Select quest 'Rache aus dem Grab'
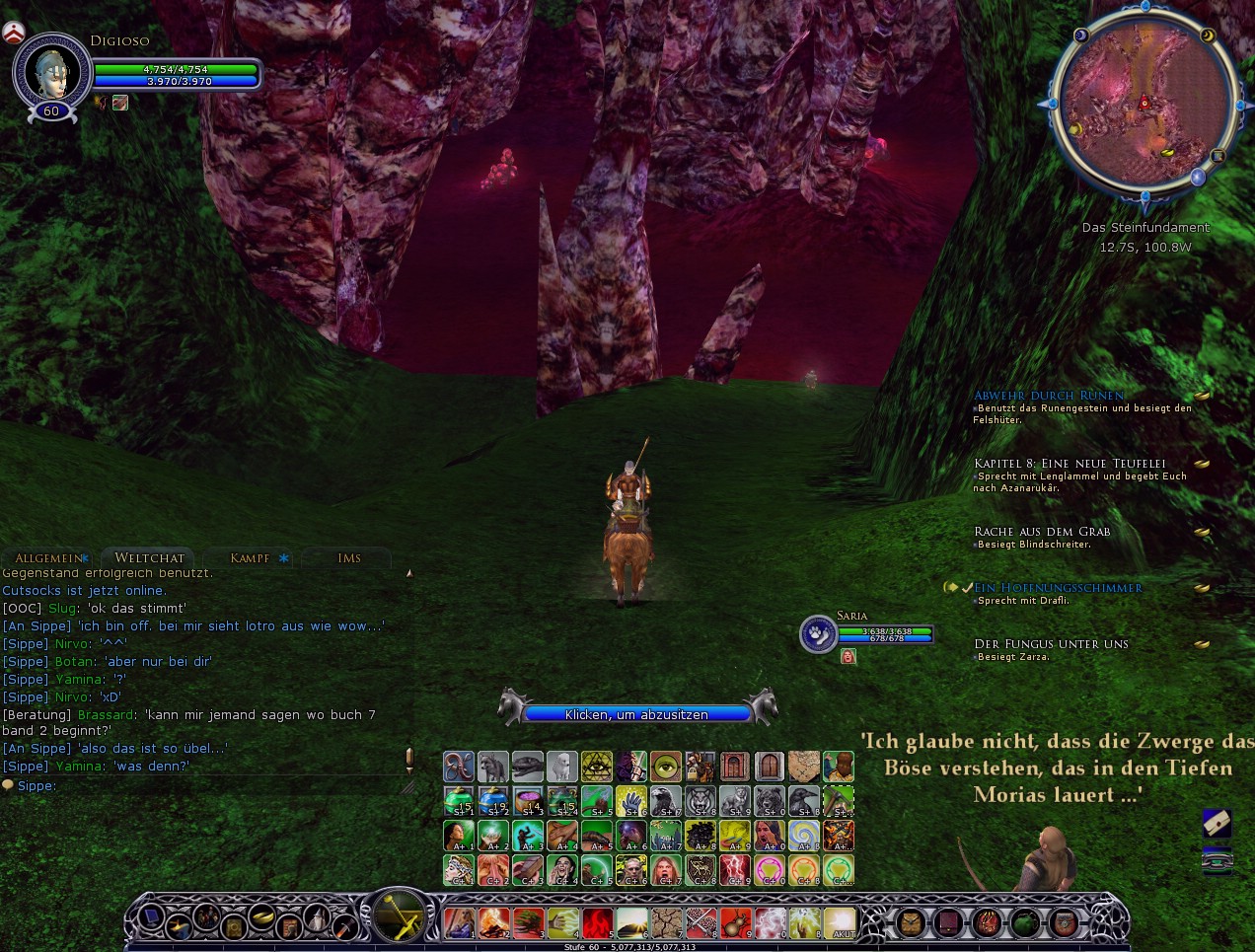The height and width of the screenshot is (952, 1255). 1042,532
